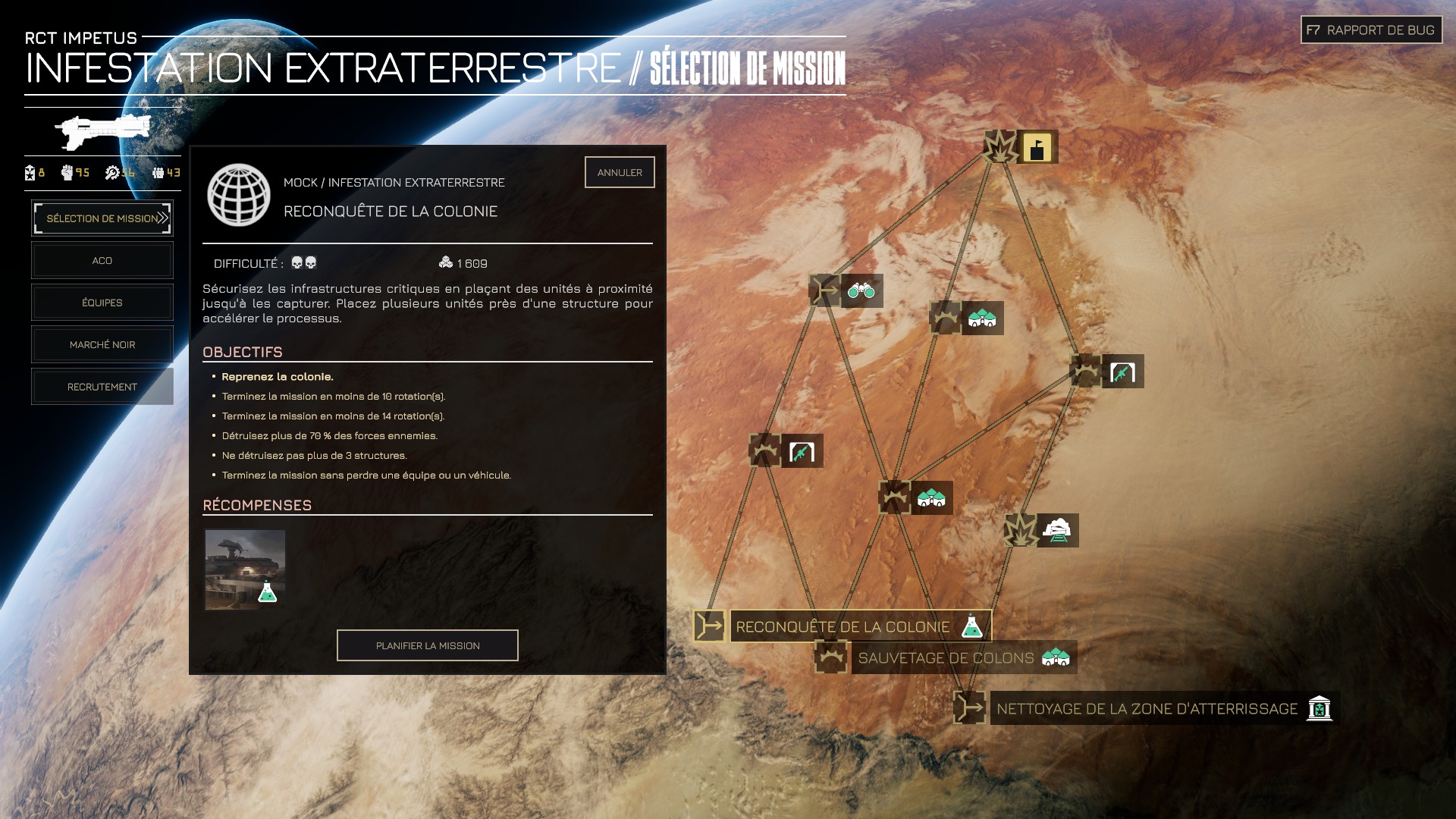
Task: Select the bunker dome mission node
Action: pos(1058,531)
